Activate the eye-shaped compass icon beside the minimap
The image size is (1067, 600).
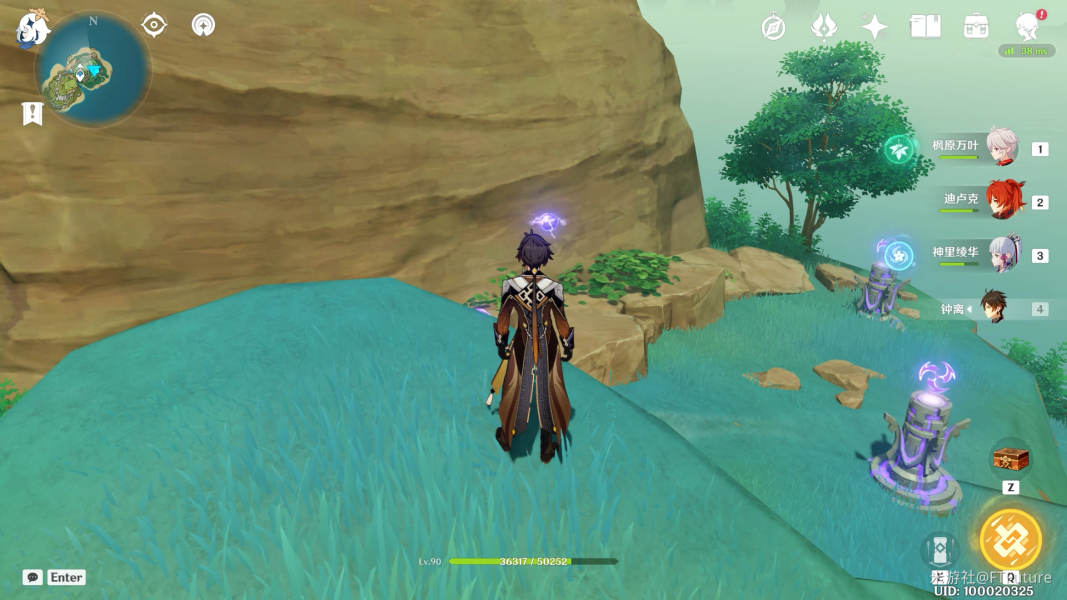tap(154, 25)
